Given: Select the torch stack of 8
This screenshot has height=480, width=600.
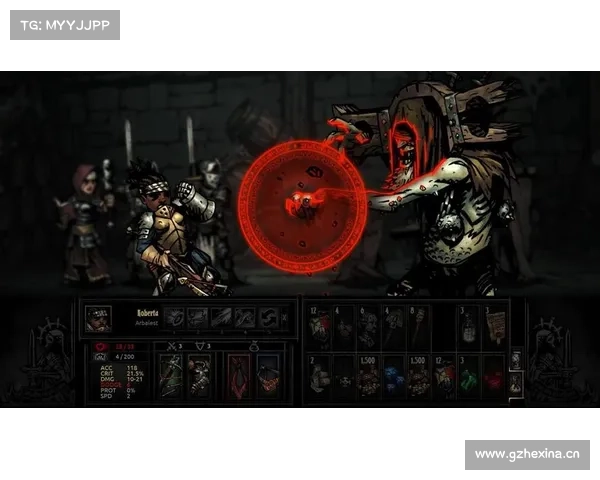Looking at the screenshot, I should pyautogui.click(x=418, y=326).
